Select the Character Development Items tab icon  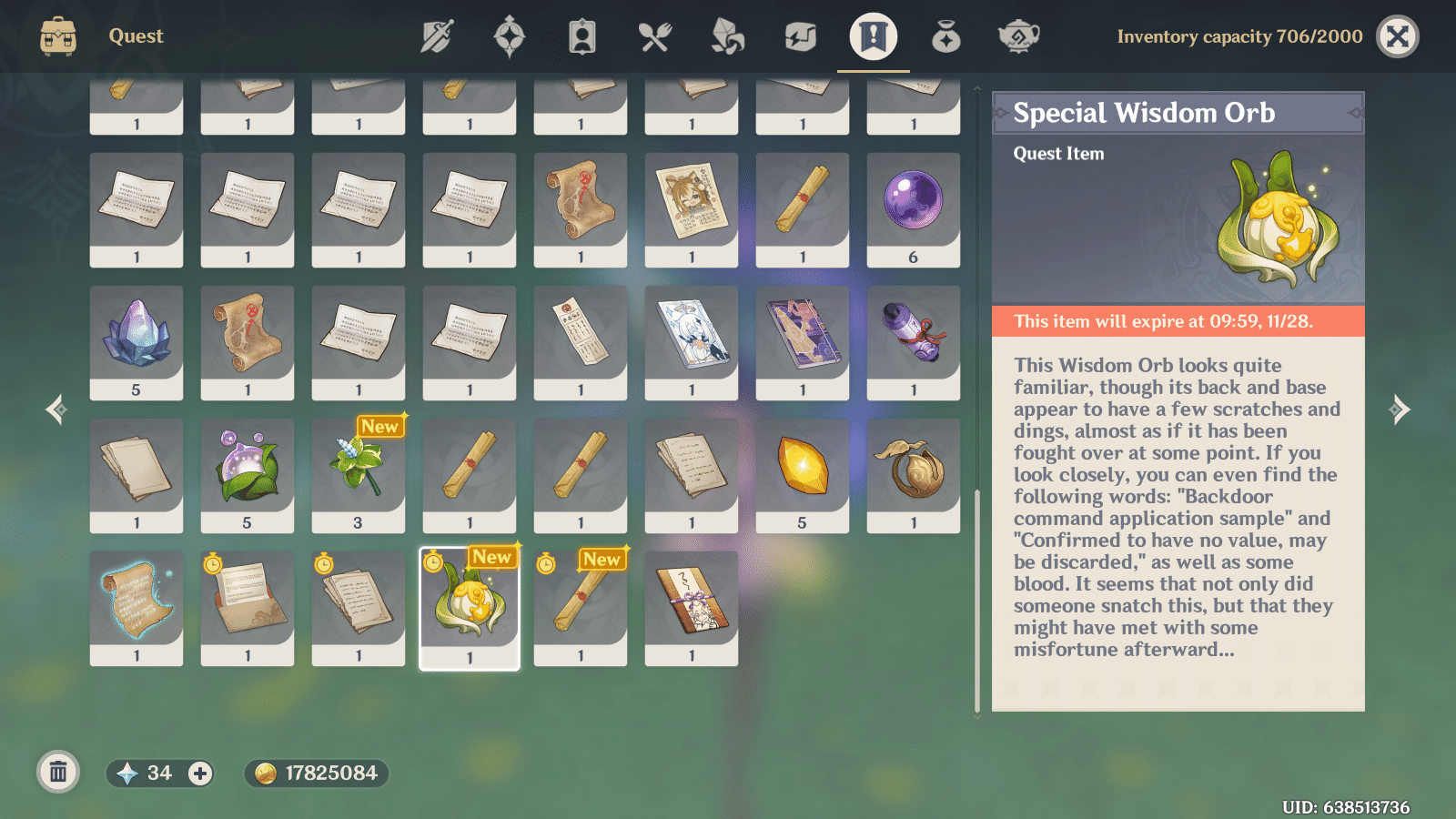[x=582, y=36]
